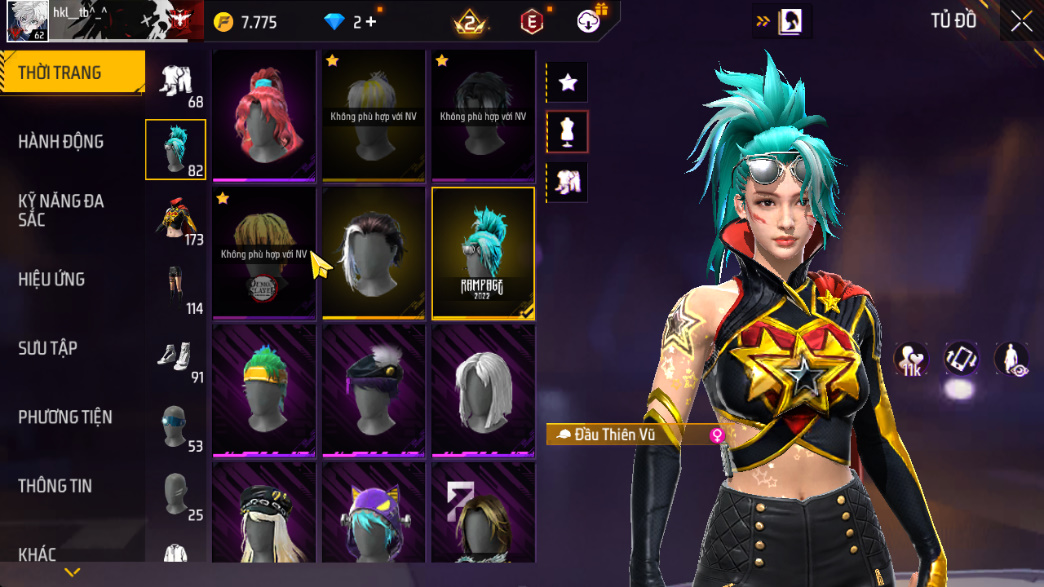Go to the SƯU TẬP tab
This screenshot has width=1044, height=587.
(48, 348)
